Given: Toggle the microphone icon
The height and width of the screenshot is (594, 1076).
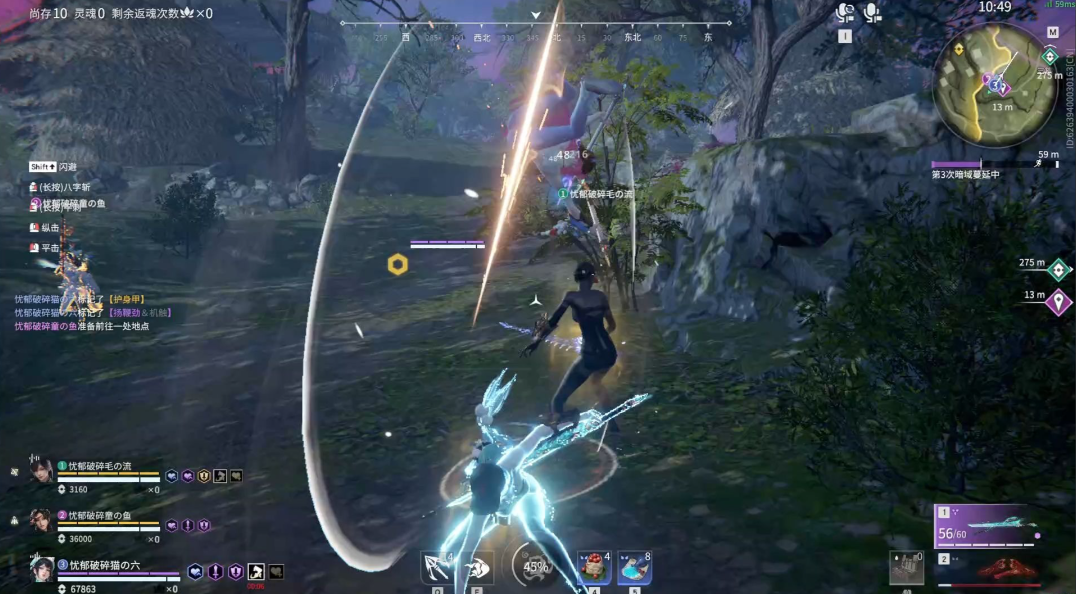Looking at the screenshot, I should coord(872,13).
